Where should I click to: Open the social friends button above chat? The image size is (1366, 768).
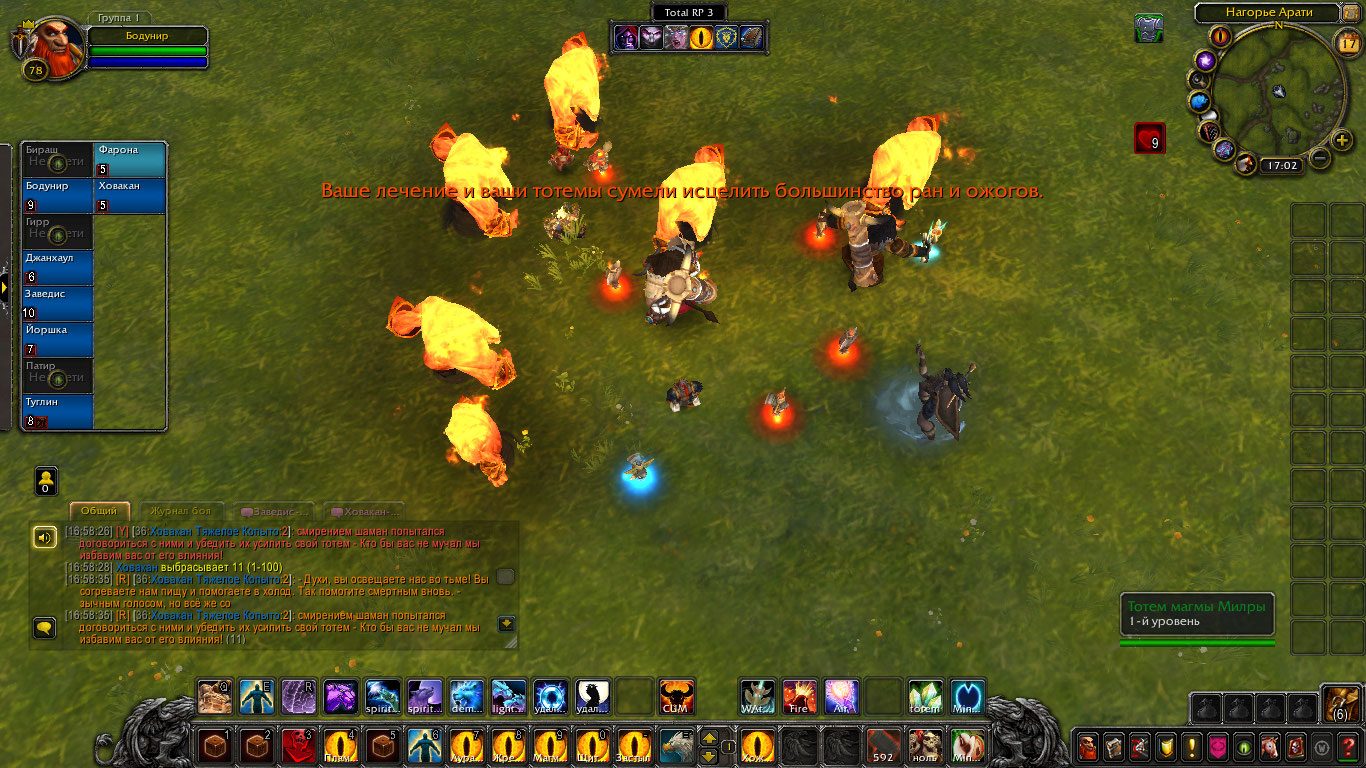46,481
